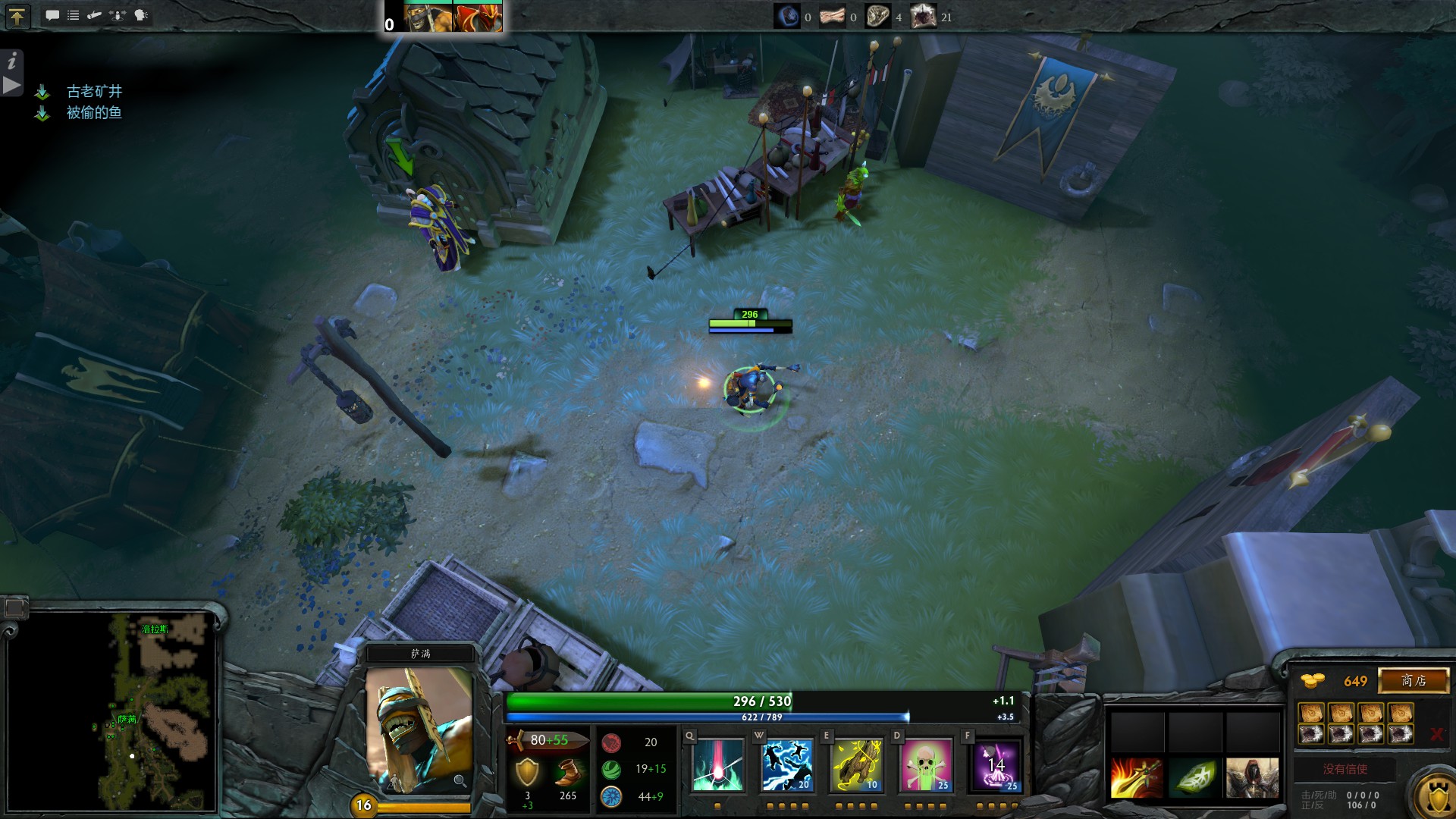The height and width of the screenshot is (819, 1456).
Task: Open the chat speech bubble icon
Action: (x=52, y=15)
